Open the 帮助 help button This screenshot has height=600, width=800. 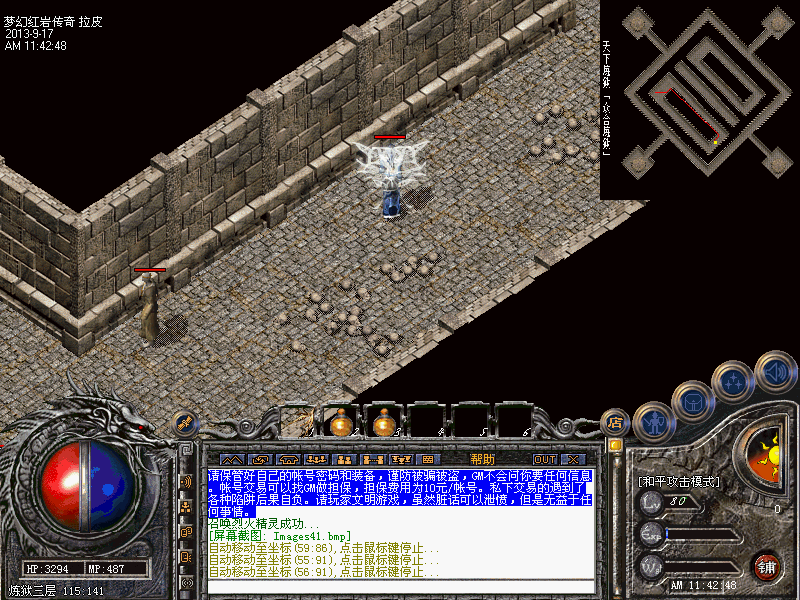tap(483, 459)
